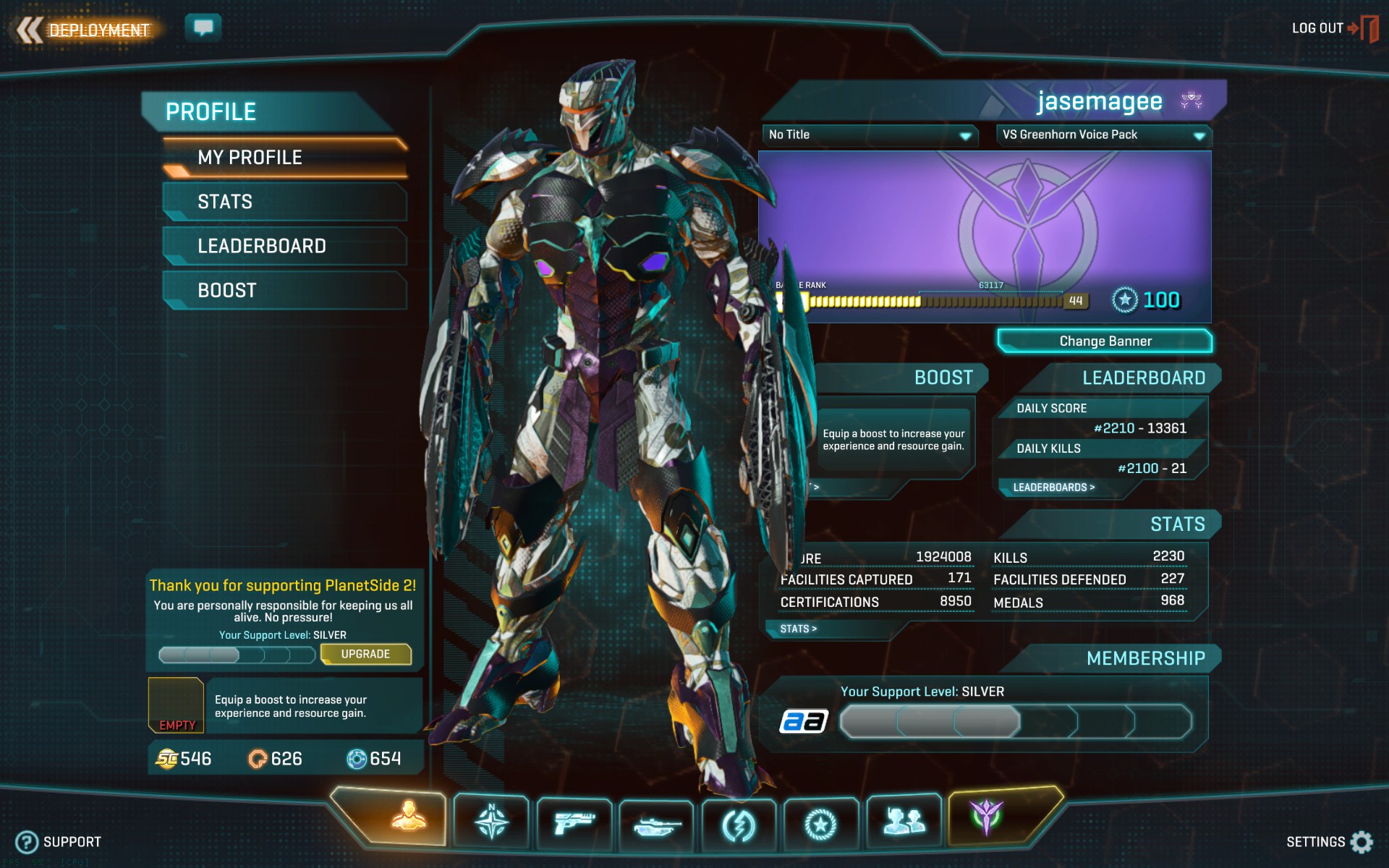Switch to the pistol loadout tab
The image size is (1389, 868).
coord(574,822)
